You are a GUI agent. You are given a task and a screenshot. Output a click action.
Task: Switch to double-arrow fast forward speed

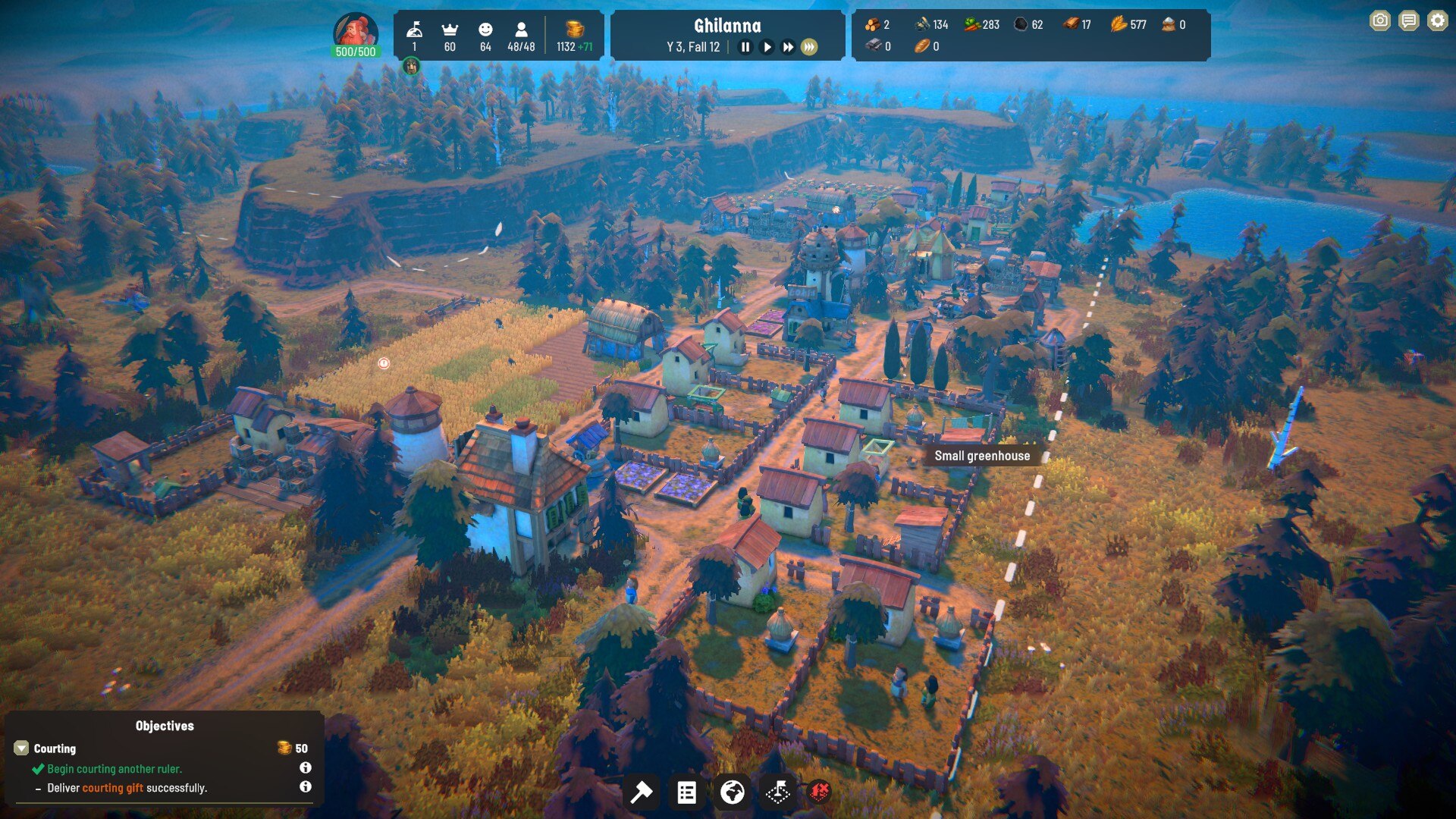pyautogui.click(x=788, y=47)
